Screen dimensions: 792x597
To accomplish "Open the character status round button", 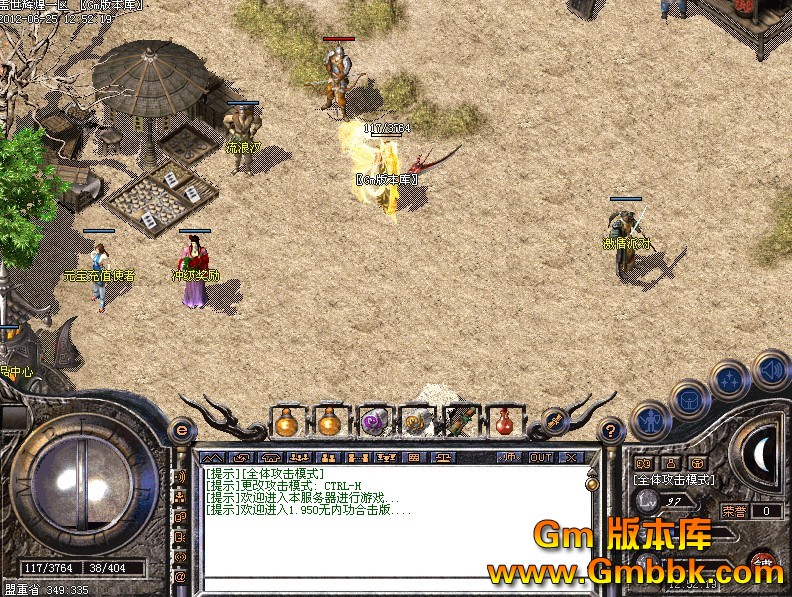I will [x=651, y=419].
